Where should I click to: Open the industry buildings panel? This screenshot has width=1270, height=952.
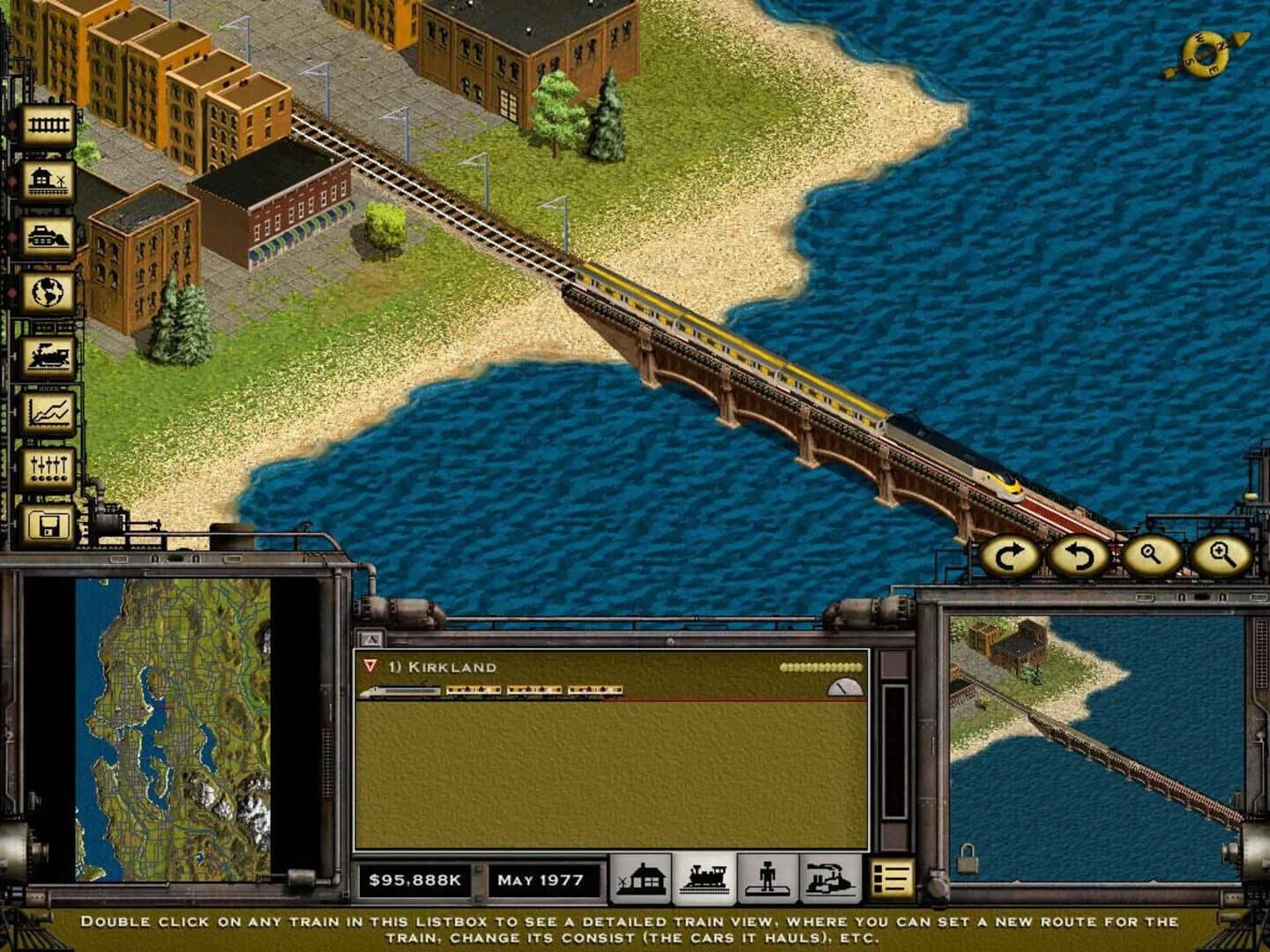coord(828,878)
